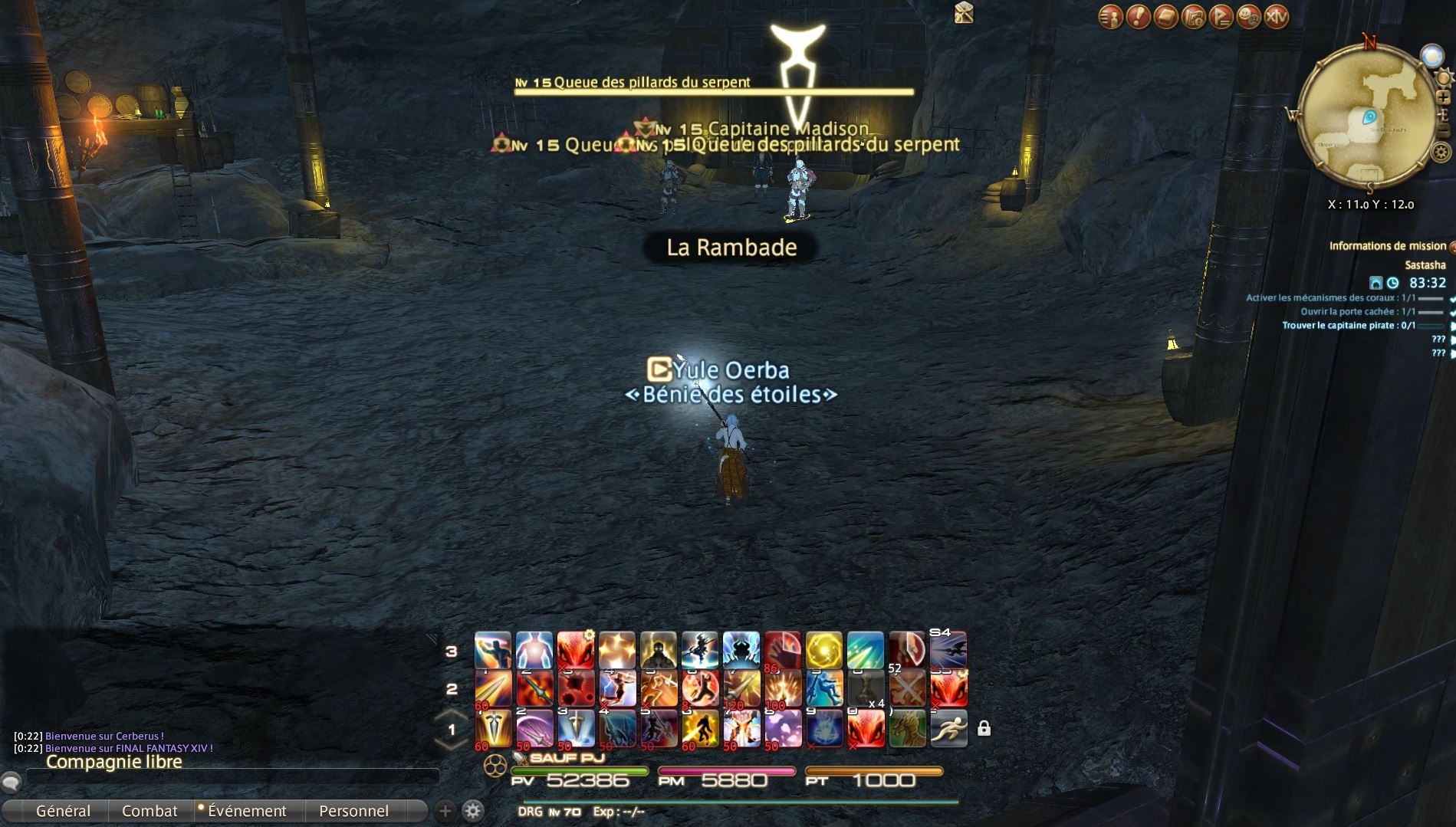The width and height of the screenshot is (1456, 827).
Task: Switch to the Combat chat tab
Action: [x=150, y=811]
